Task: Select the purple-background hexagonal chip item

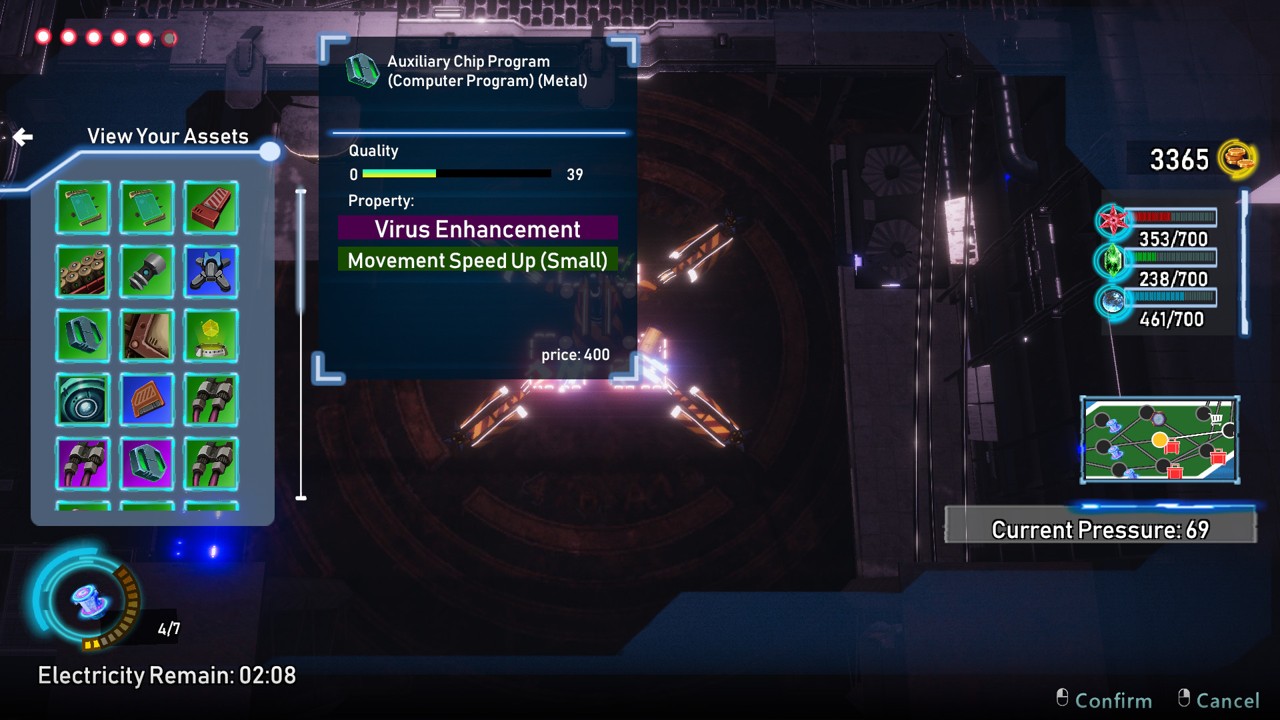Action: coord(147,464)
